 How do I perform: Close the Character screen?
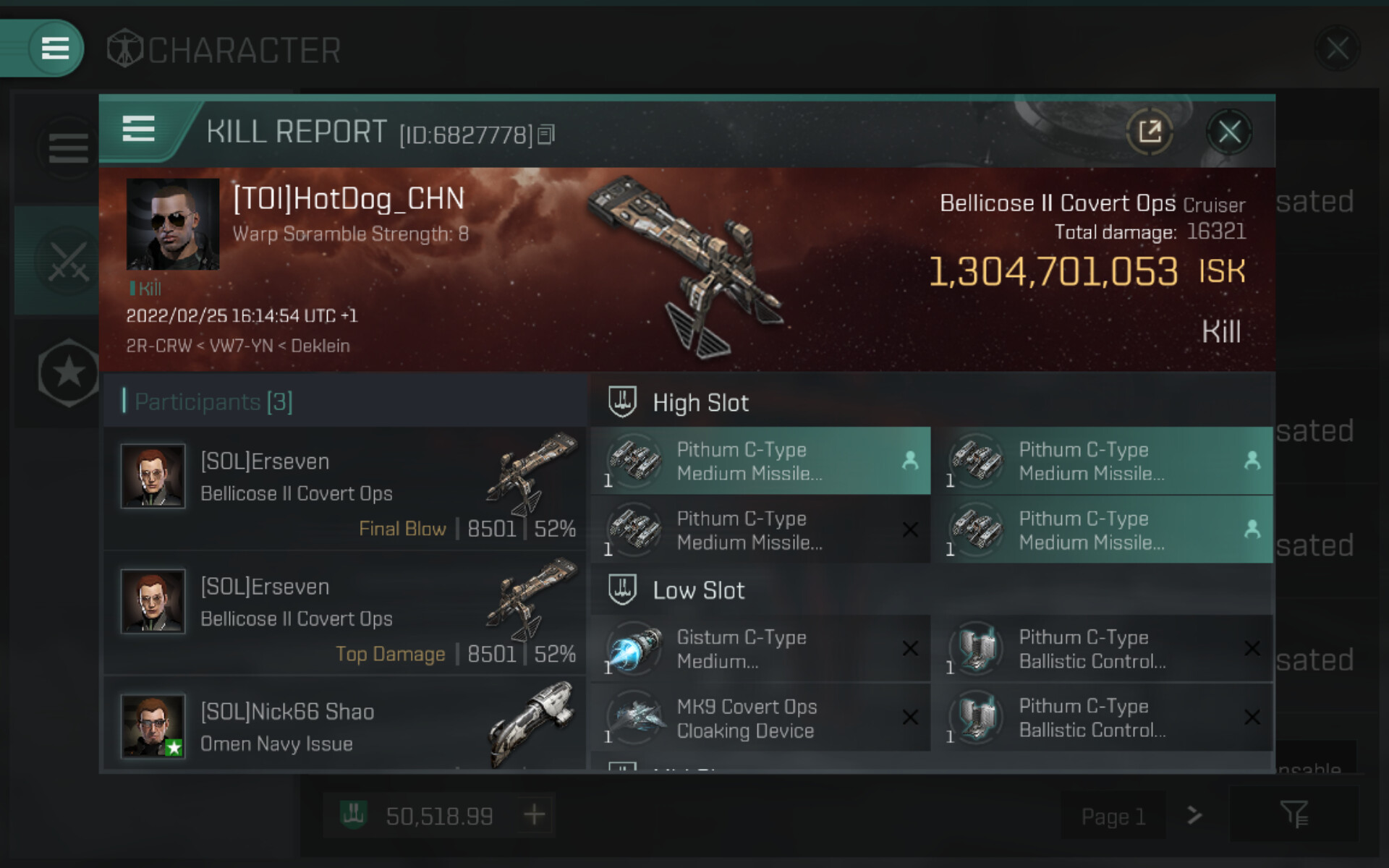coord(1337,48)
